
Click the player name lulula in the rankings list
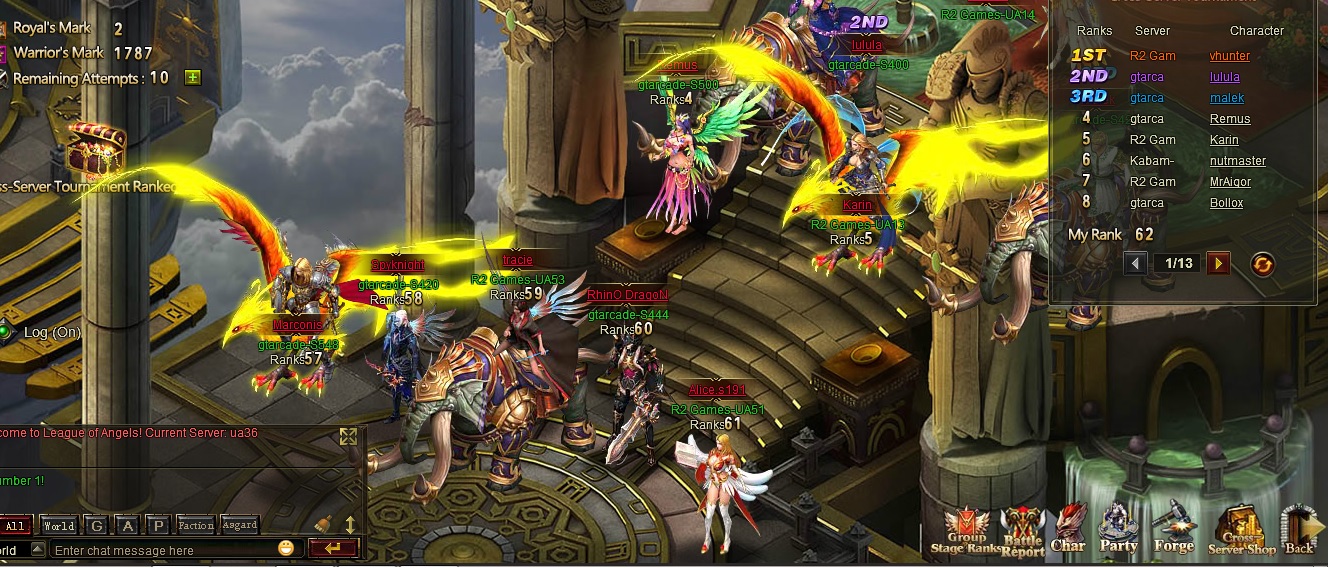[x=1224, y=77]
